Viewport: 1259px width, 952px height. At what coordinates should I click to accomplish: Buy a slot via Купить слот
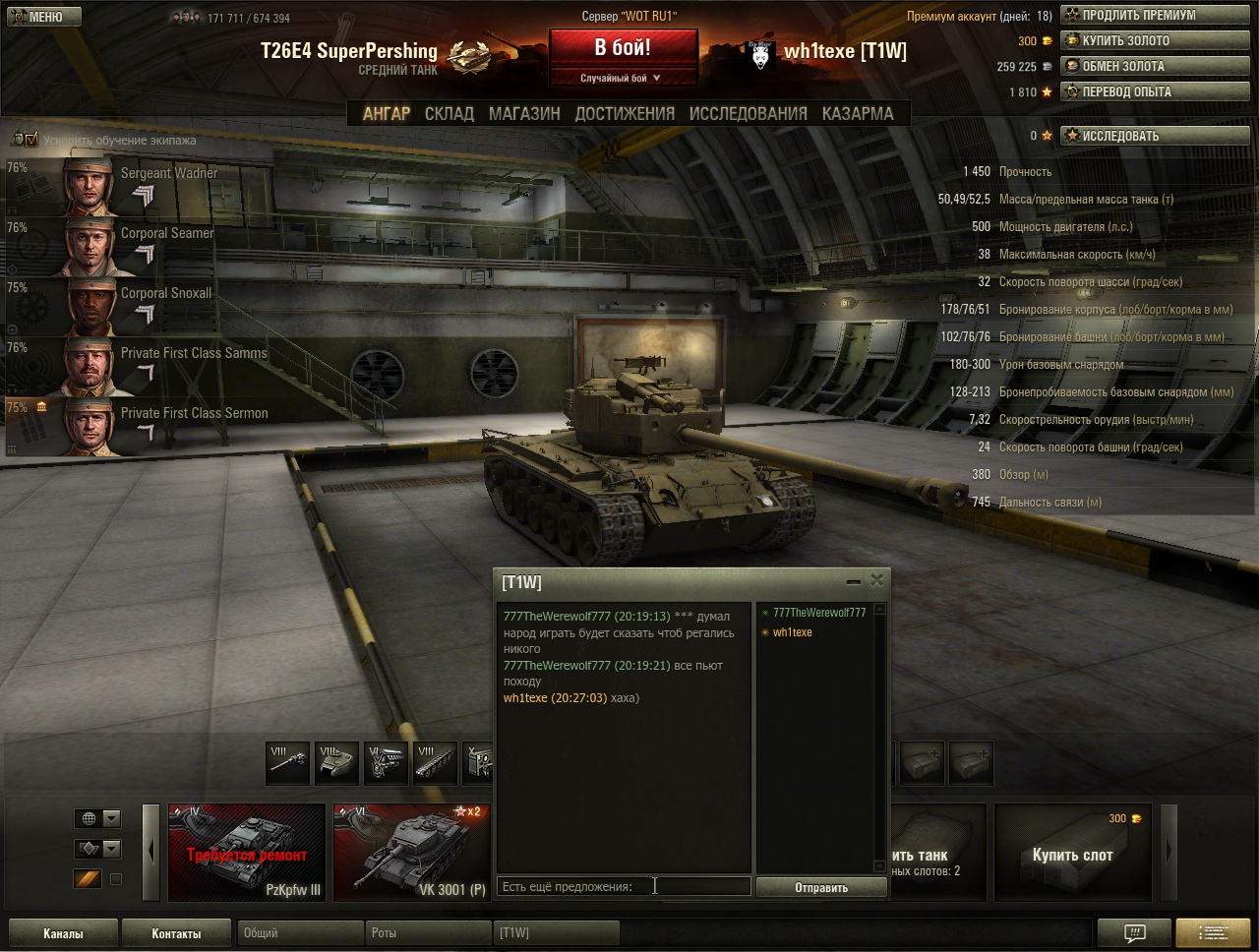tap(1072, 853)
